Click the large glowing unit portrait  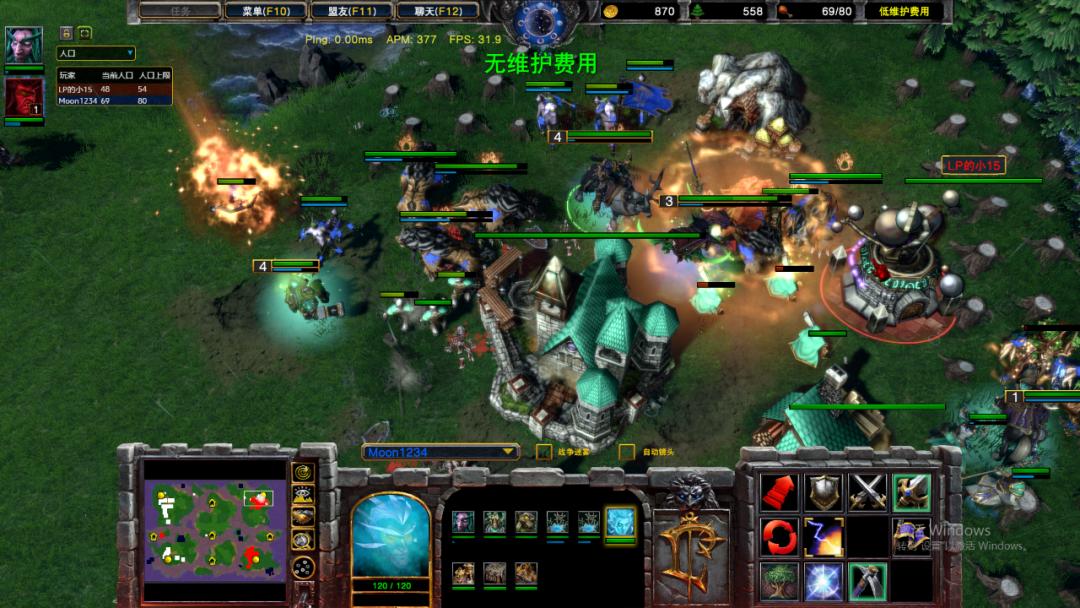coord(390,535)
